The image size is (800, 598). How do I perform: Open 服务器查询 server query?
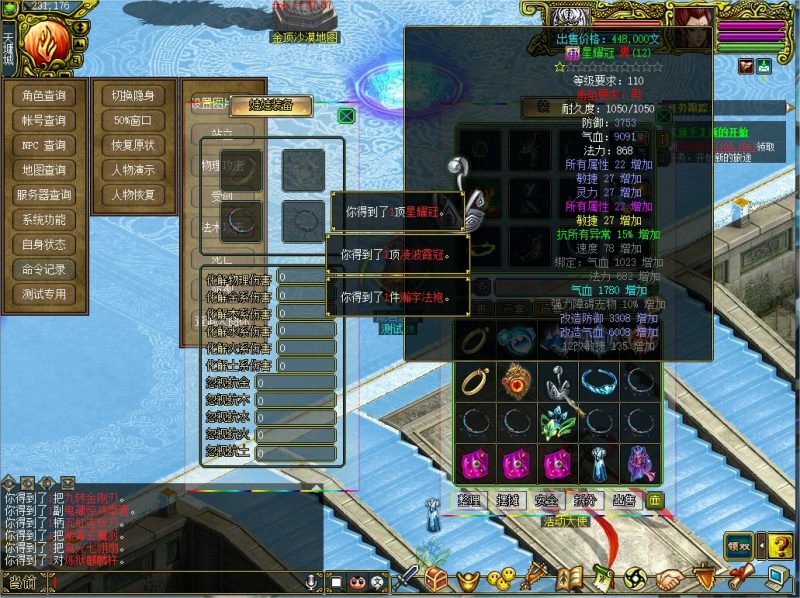pyautogui.click(x=44, y=195)
